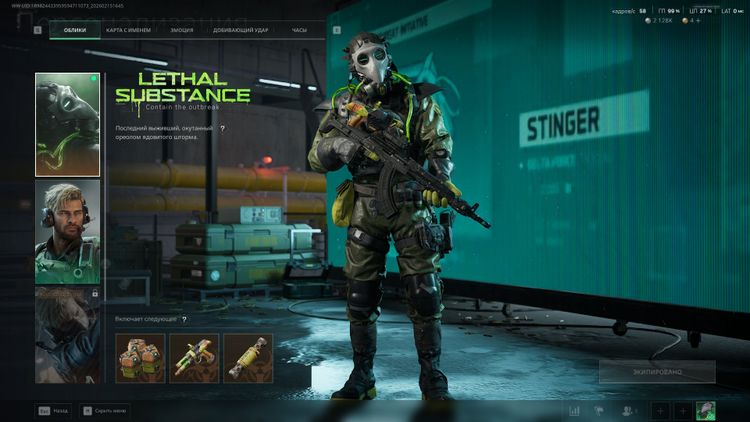Screen dimensions: 750x422
Task: Select the locked skin thumbnail
Action: click(67, 334)
